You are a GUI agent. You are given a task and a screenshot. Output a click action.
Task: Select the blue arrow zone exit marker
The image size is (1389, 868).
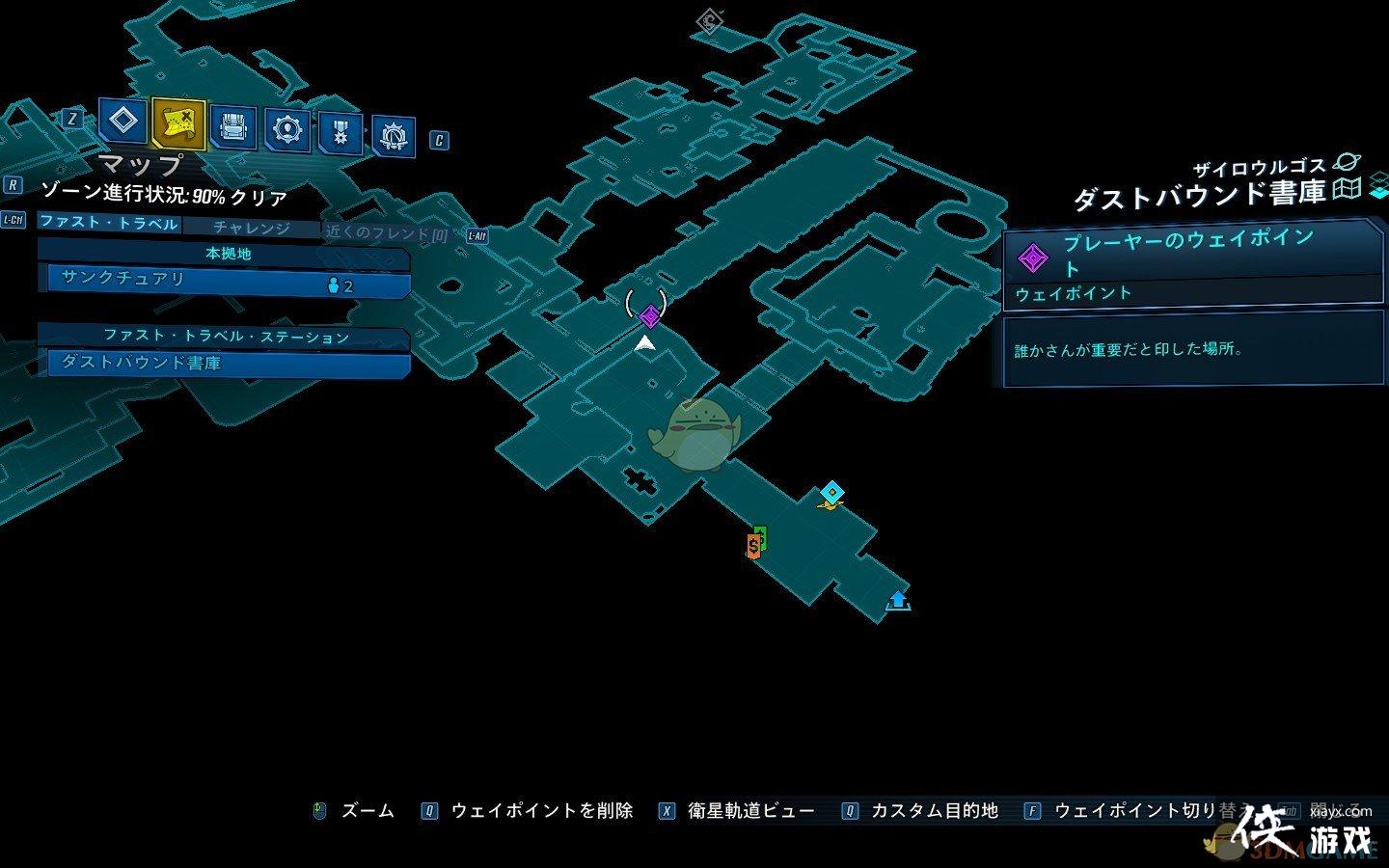click(898, 600)
